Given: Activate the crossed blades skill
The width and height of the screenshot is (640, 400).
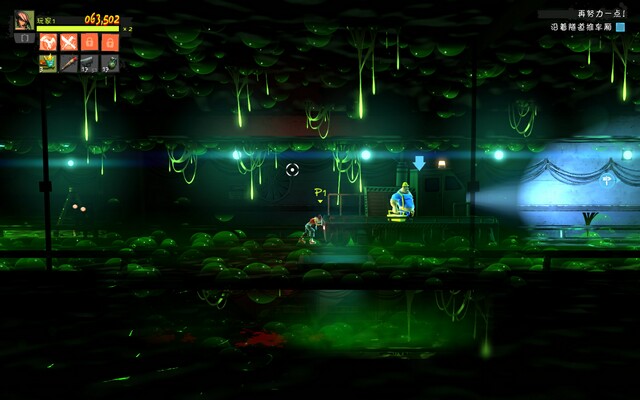Looking at the screenshot, I should [68, 42].
